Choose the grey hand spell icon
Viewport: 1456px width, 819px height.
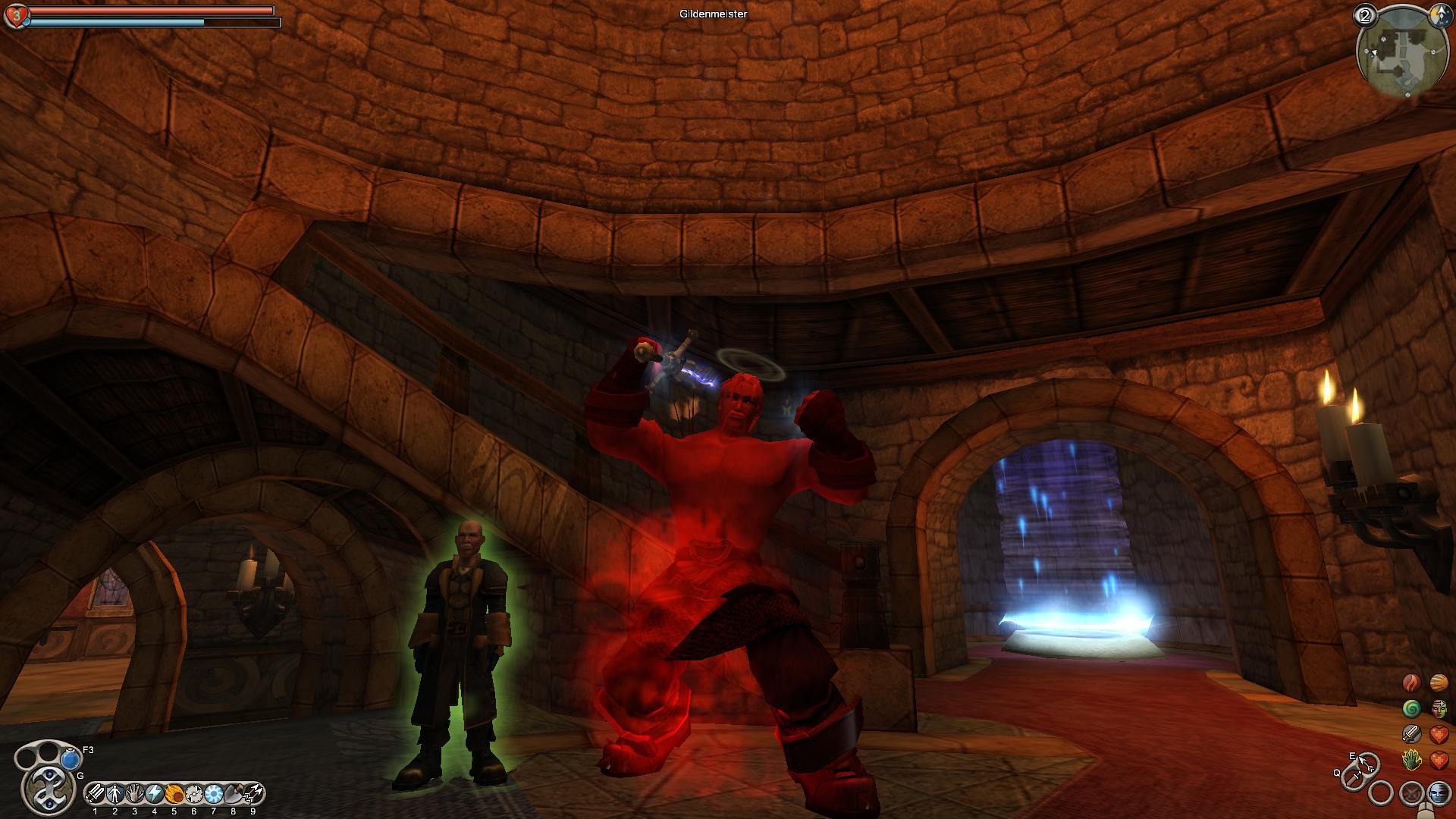(x=135, y=794)
